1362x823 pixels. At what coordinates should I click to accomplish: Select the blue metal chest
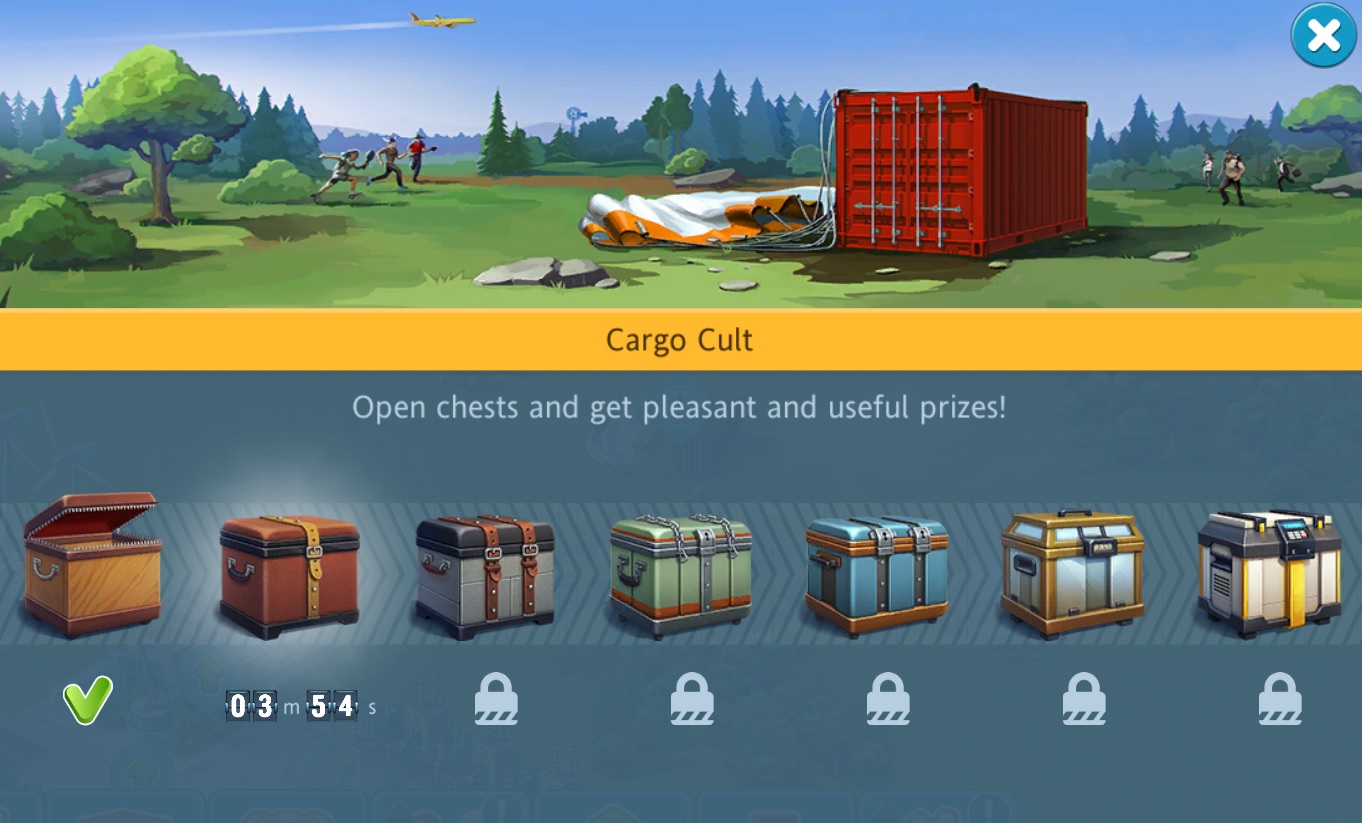(x=877, y=574)
